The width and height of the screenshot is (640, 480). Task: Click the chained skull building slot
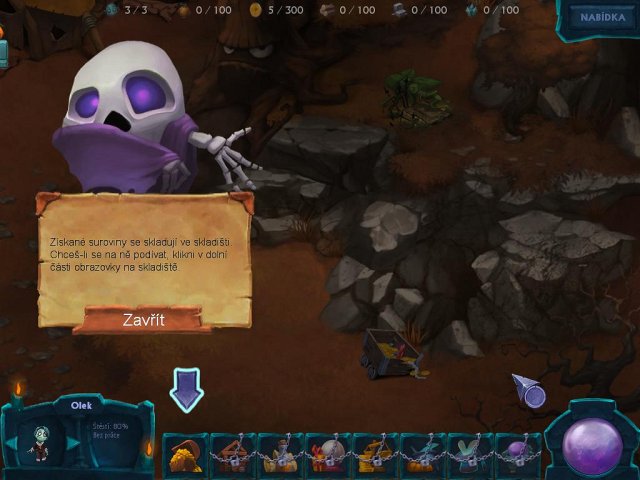[328, 454]
